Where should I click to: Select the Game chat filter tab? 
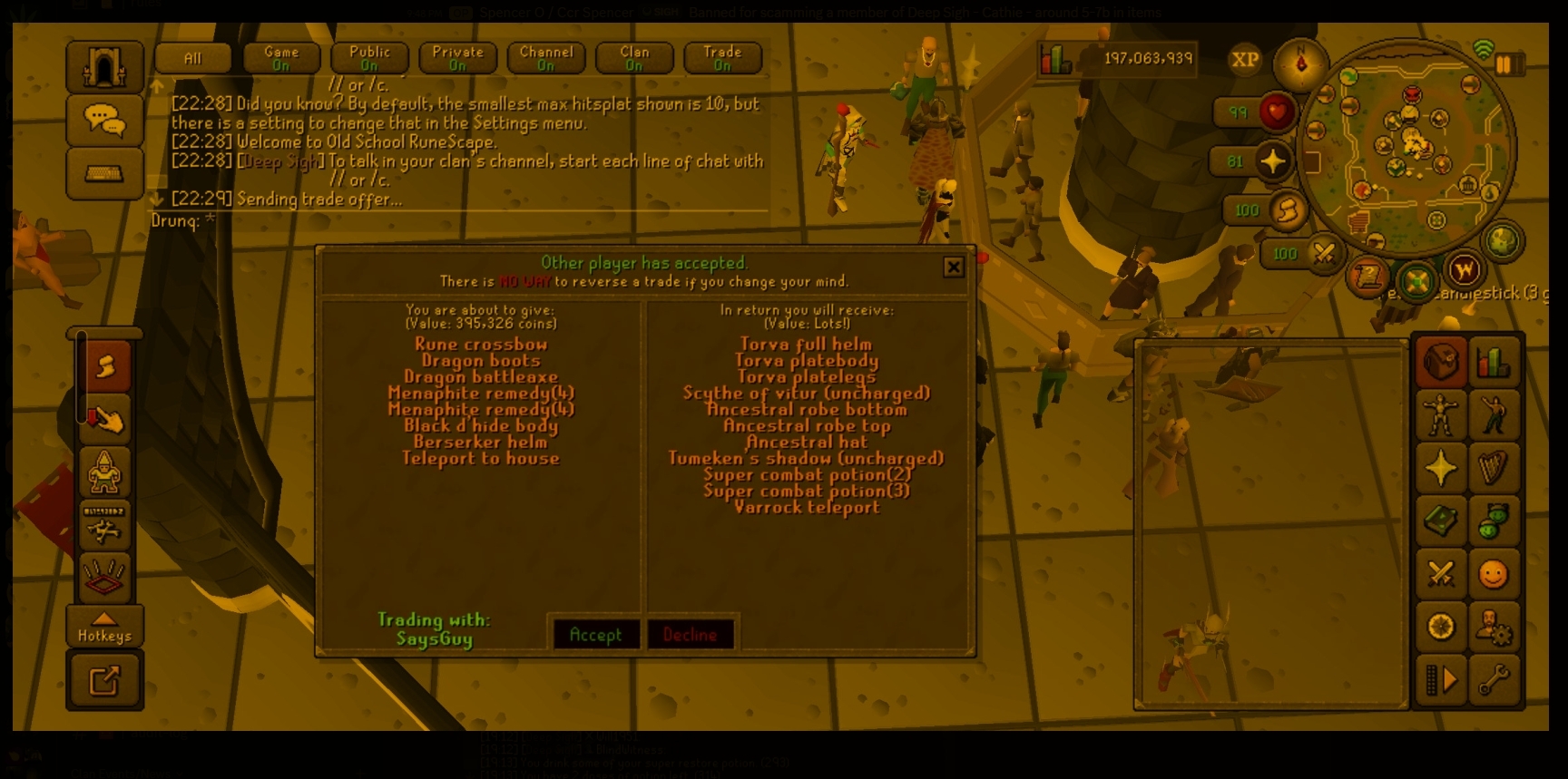tap(281, 58)
